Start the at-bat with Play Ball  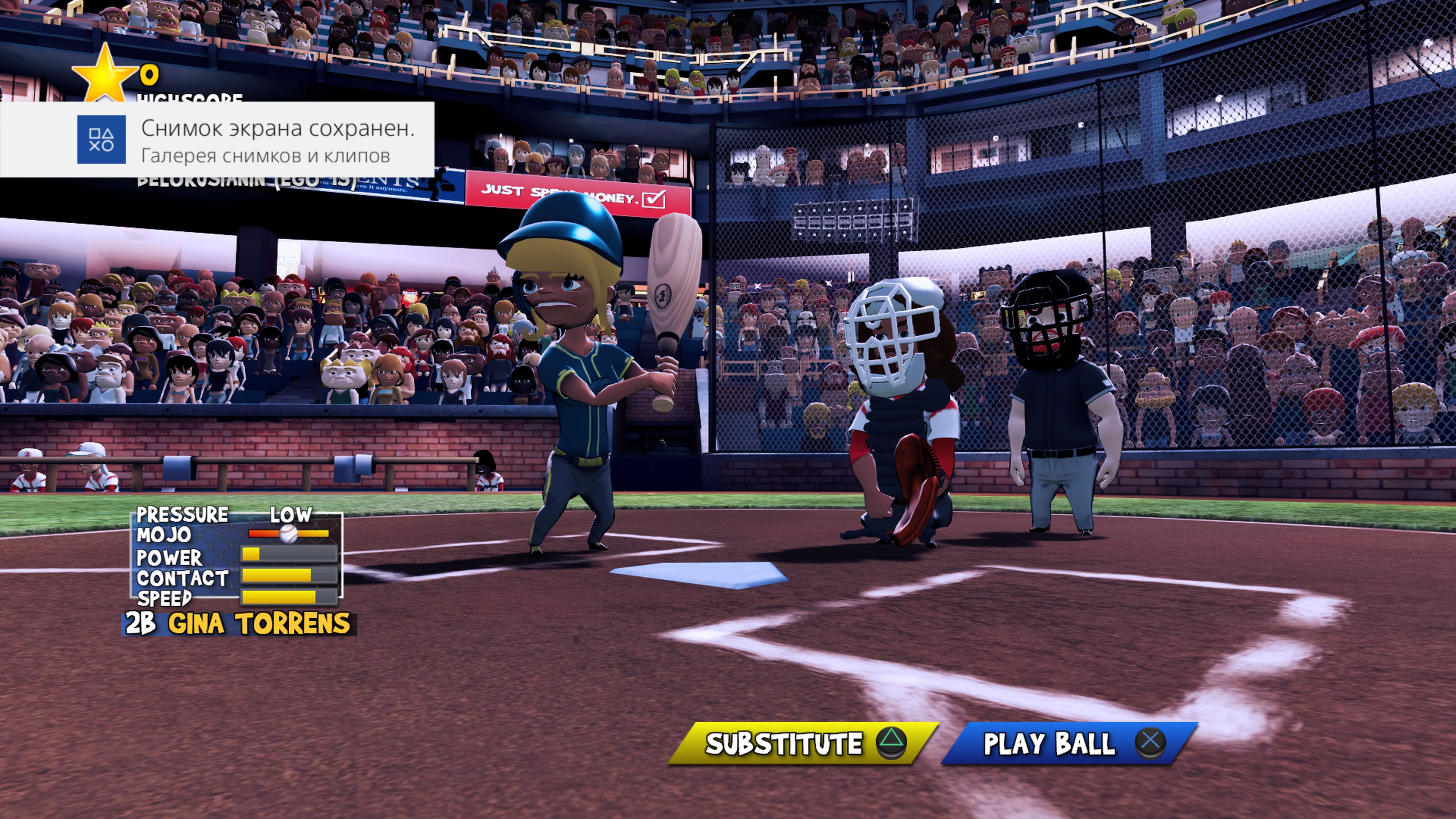pyautogui.click(x=1069, y=743)
